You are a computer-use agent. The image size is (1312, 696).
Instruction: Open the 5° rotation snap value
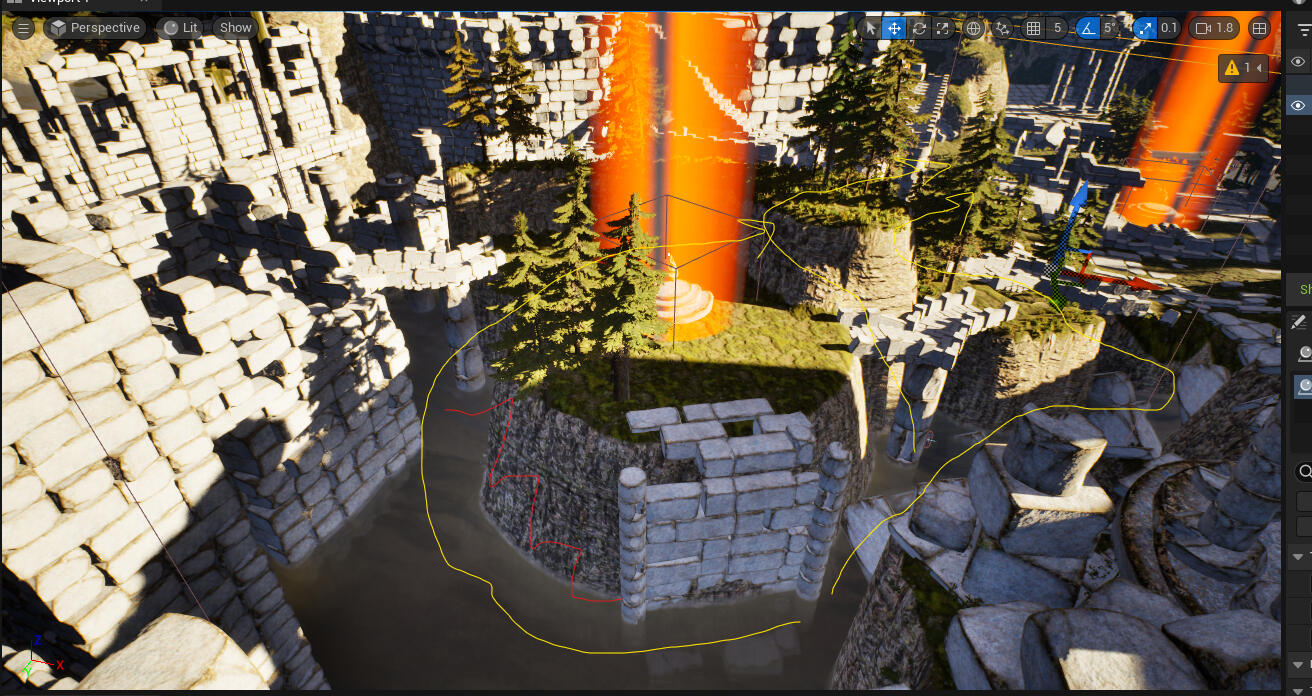tap(1110, 28)
